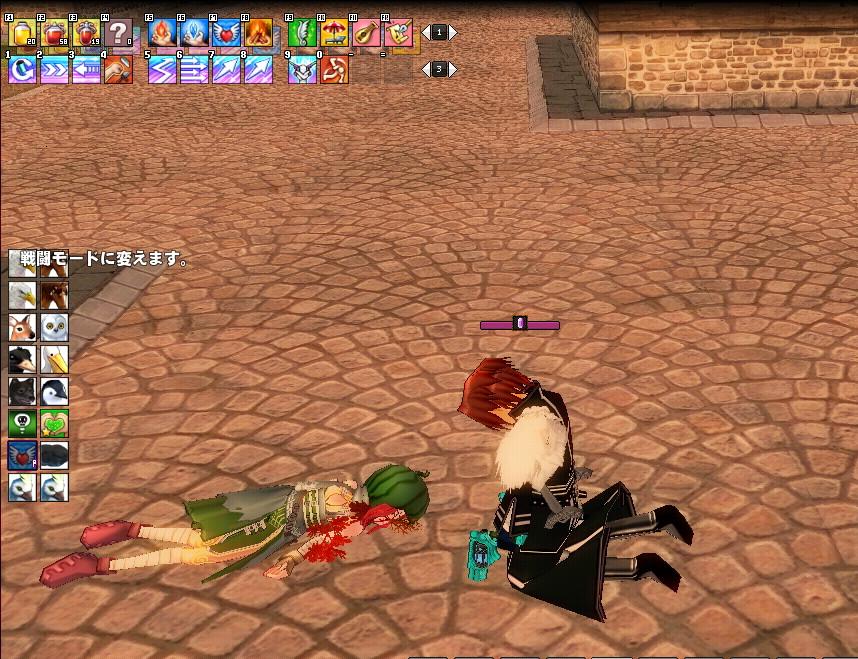858x659 pixels.
Task: Select the black wolf pet icon
Action: [x=22, y=391]
